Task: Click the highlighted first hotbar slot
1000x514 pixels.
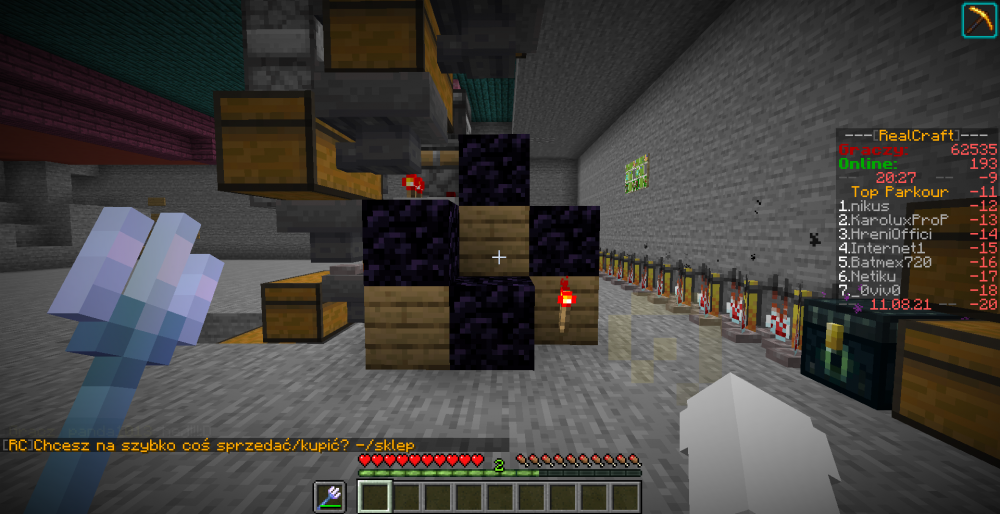Action: pyautogui.click(x=375, y=496)
